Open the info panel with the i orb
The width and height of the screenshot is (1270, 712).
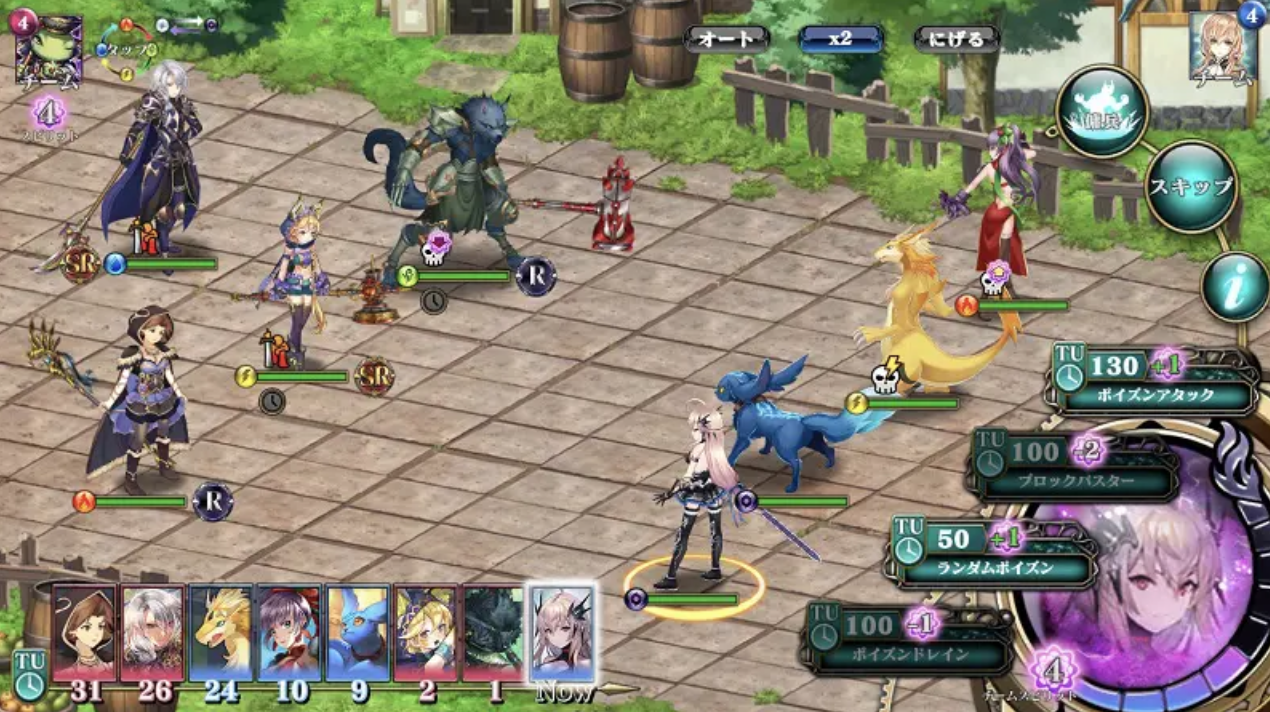click(x=1235, y=286)
